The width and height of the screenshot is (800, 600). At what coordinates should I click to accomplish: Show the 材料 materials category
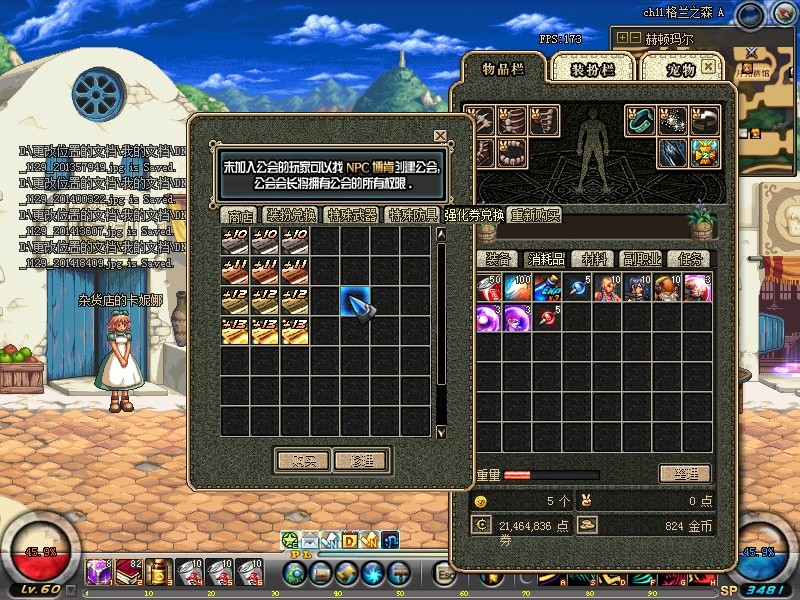(x=594, y=259)
